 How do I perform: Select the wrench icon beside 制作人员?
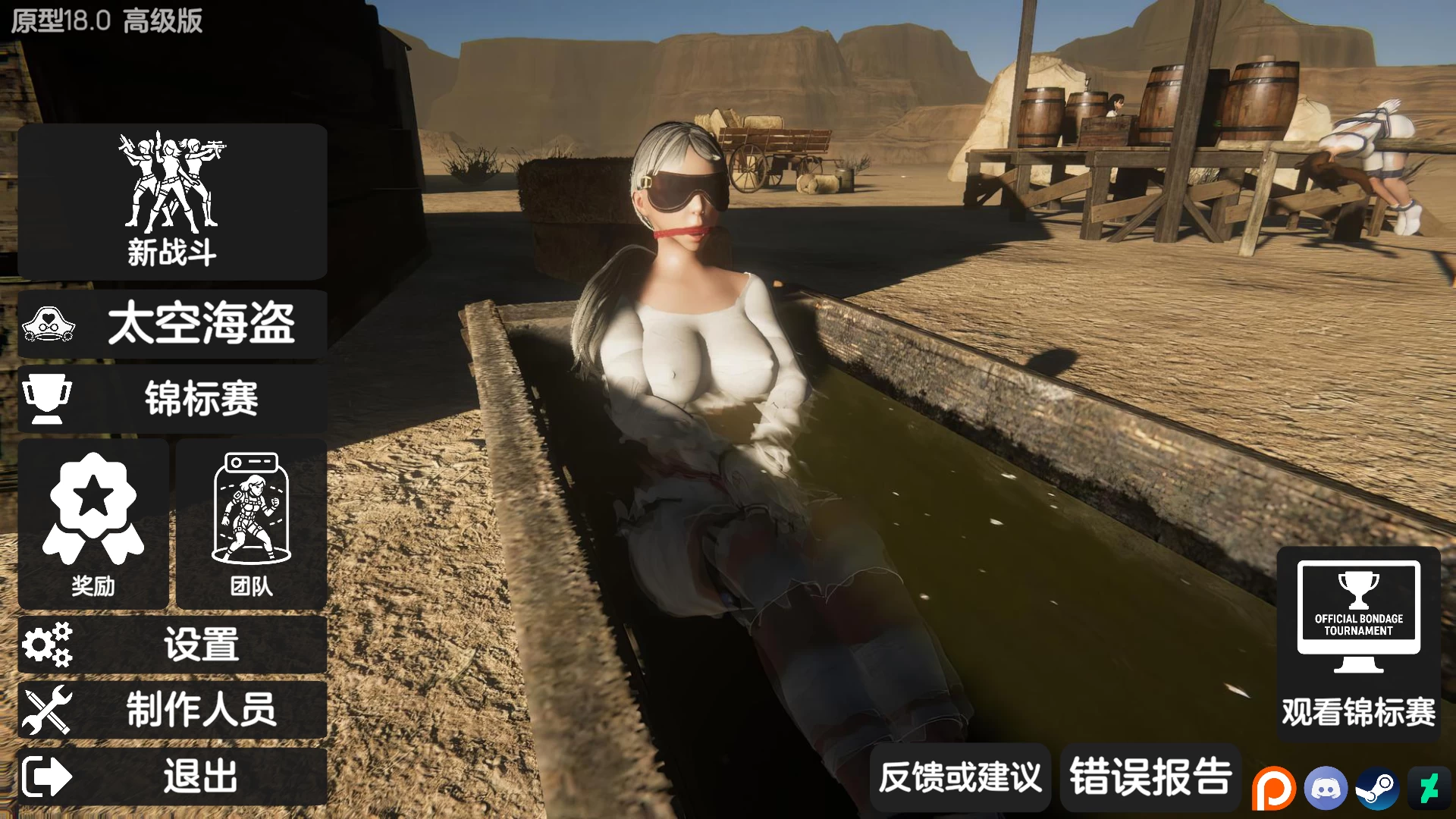pyautogui.click(x=49, y=710)
